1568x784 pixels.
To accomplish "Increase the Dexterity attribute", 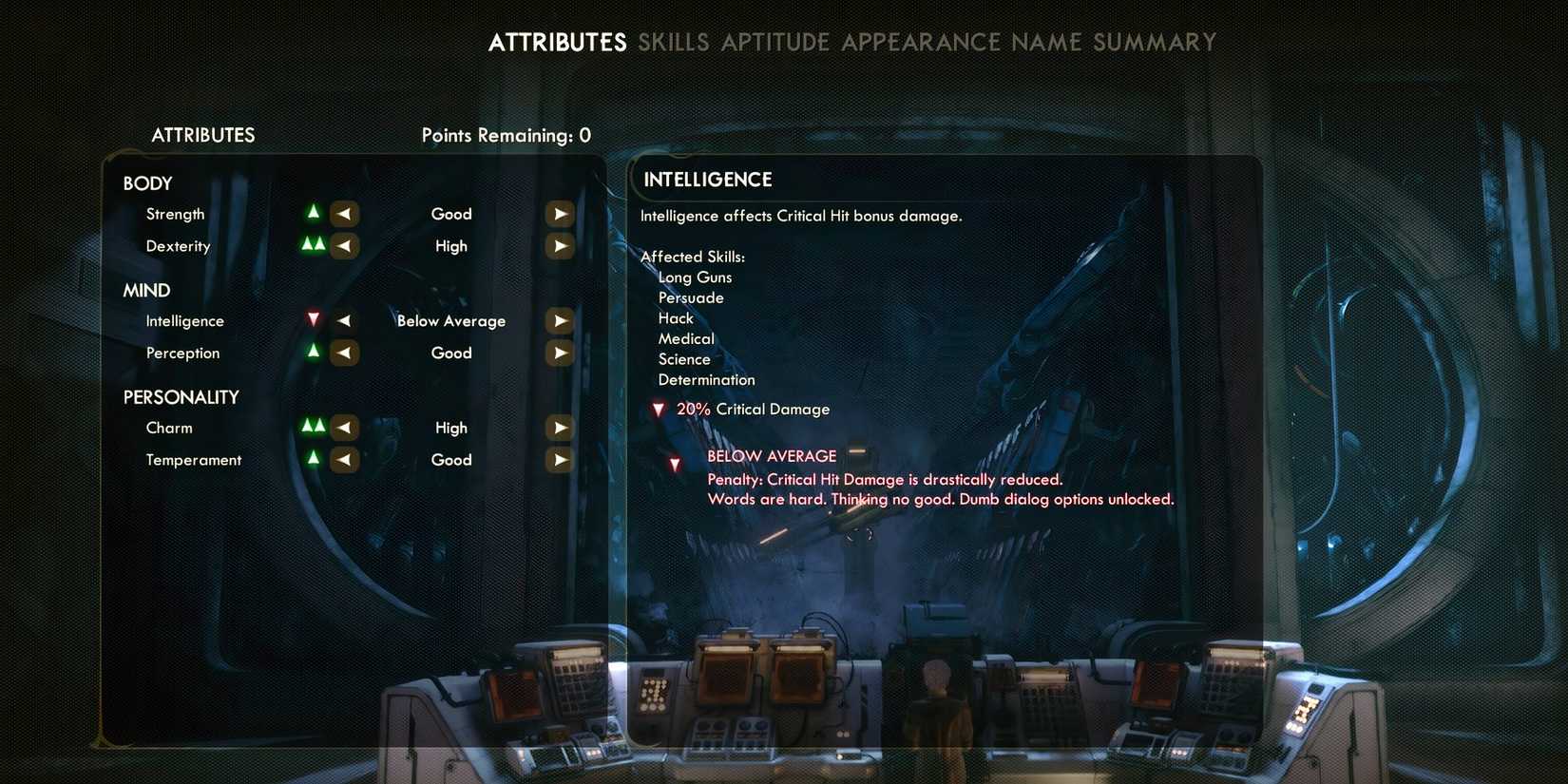I will (x=560, y=245).
